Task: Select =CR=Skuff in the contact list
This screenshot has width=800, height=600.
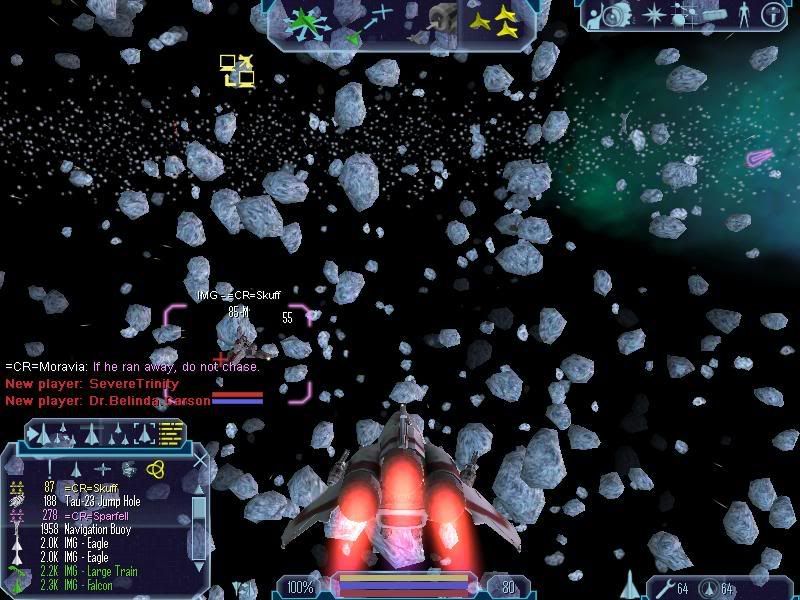Action: pyautogui.click(x=91, y=488)
